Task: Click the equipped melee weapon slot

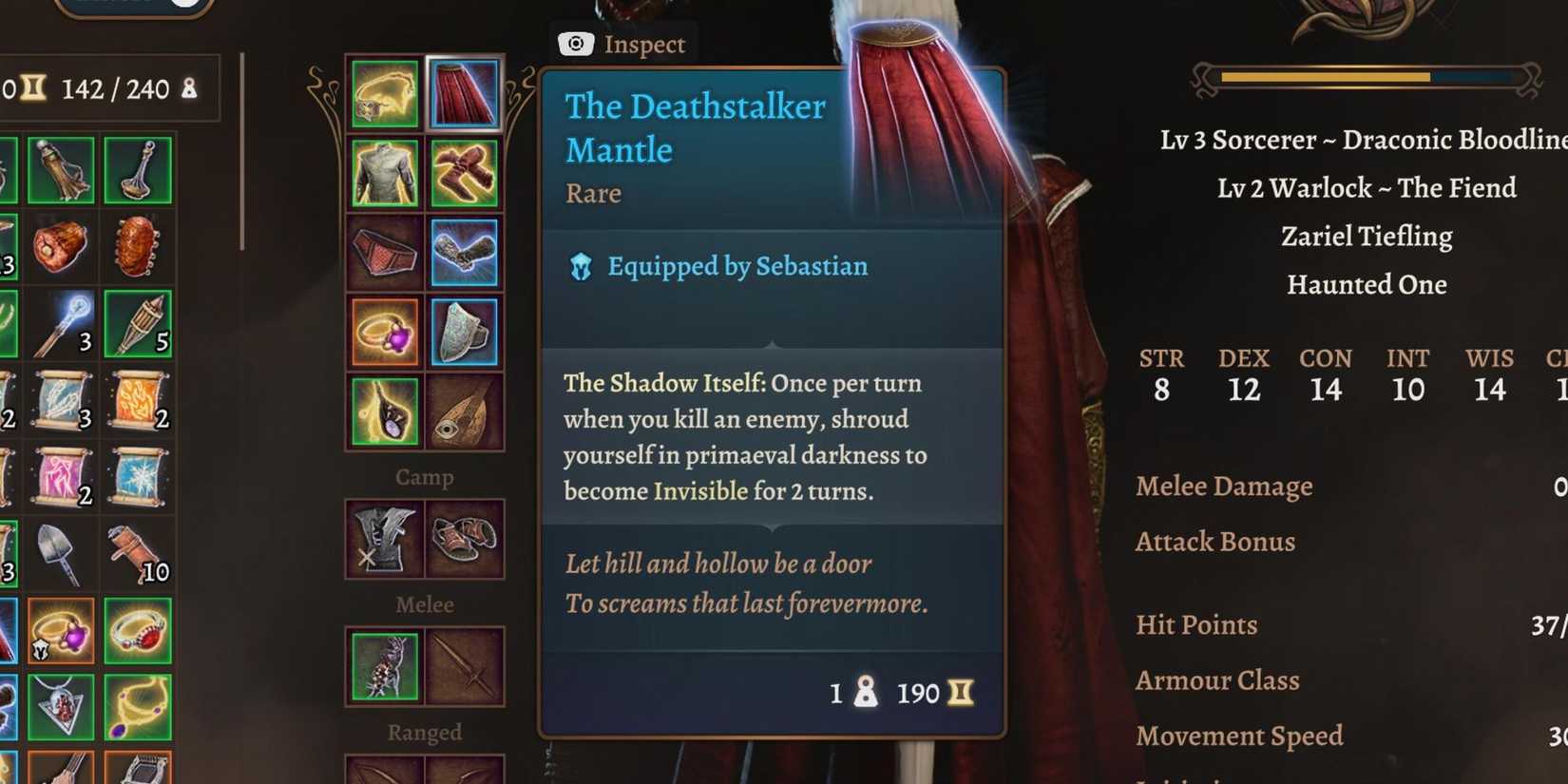Action: point(384,665)
